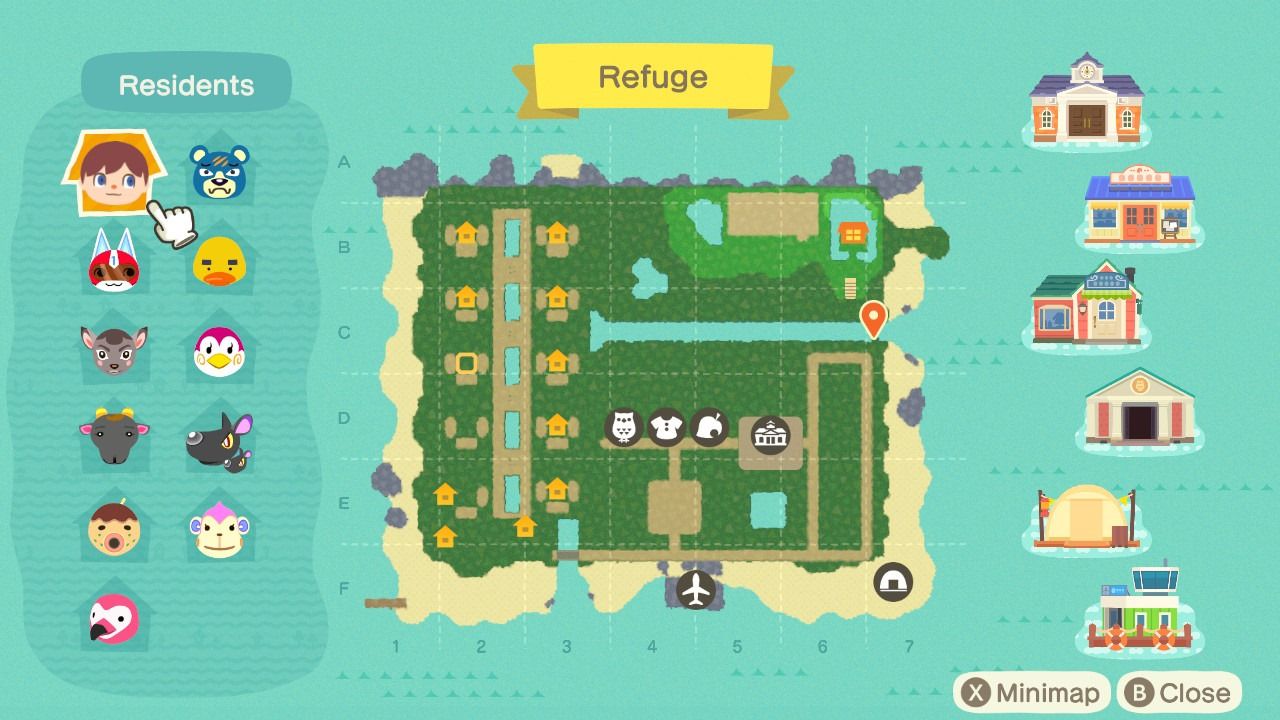Select the pink penguin resident icon
The height and width of the screenshot is (720, 1280).
pos(219,349)
